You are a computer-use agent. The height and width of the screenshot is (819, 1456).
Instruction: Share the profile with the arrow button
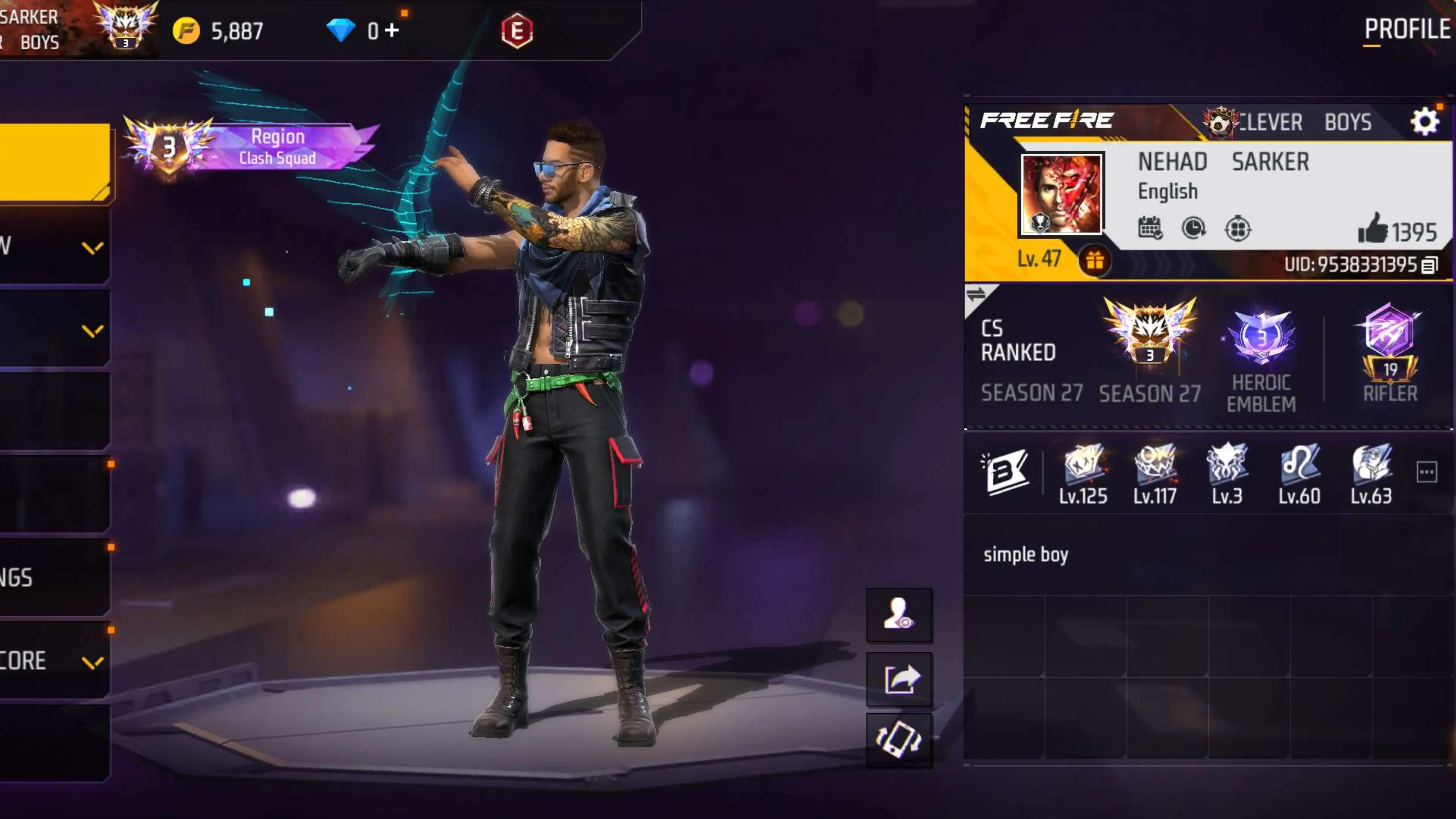[x=899, y=679]
